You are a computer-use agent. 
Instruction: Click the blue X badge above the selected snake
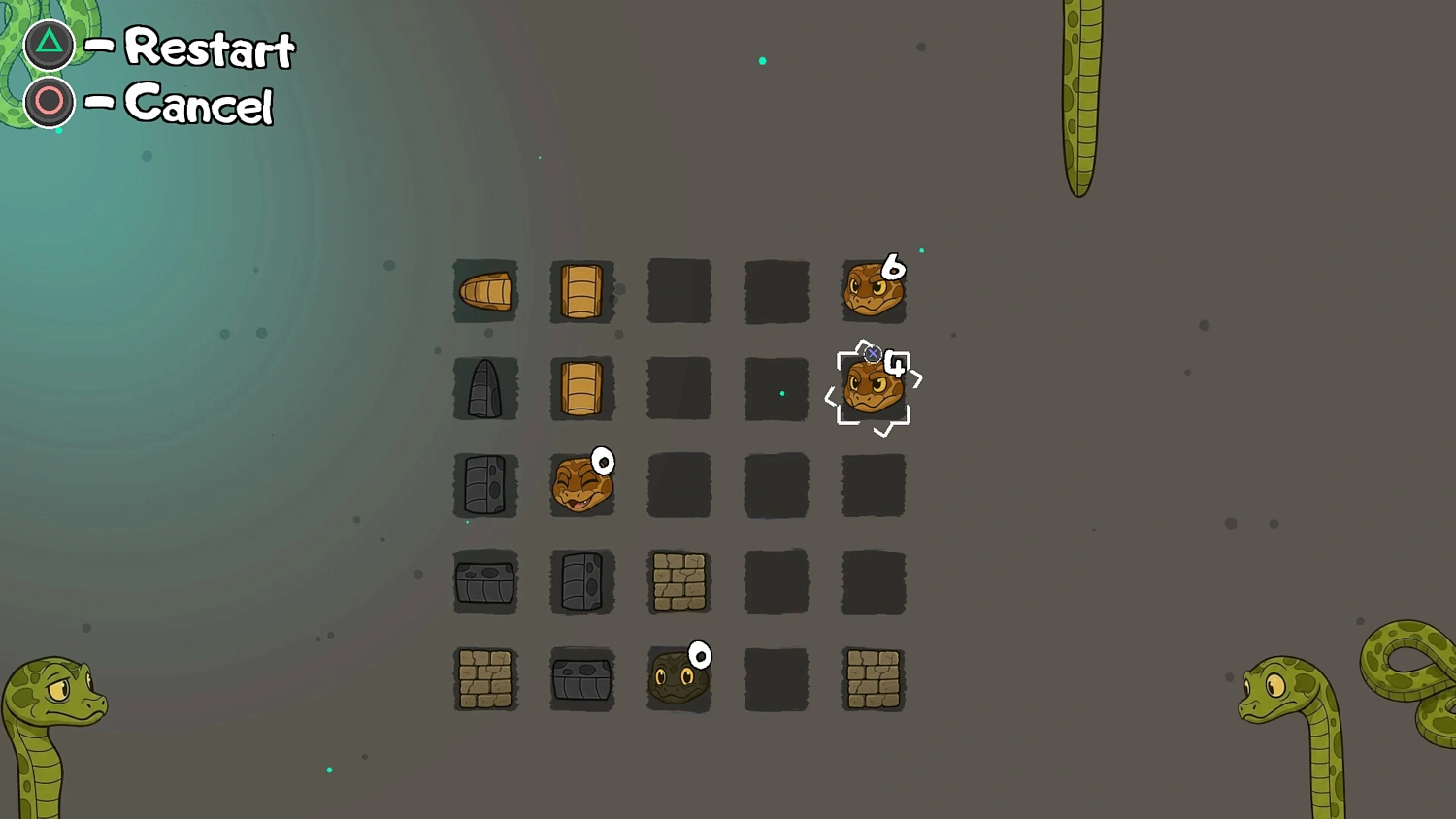[x=875, y=354]
